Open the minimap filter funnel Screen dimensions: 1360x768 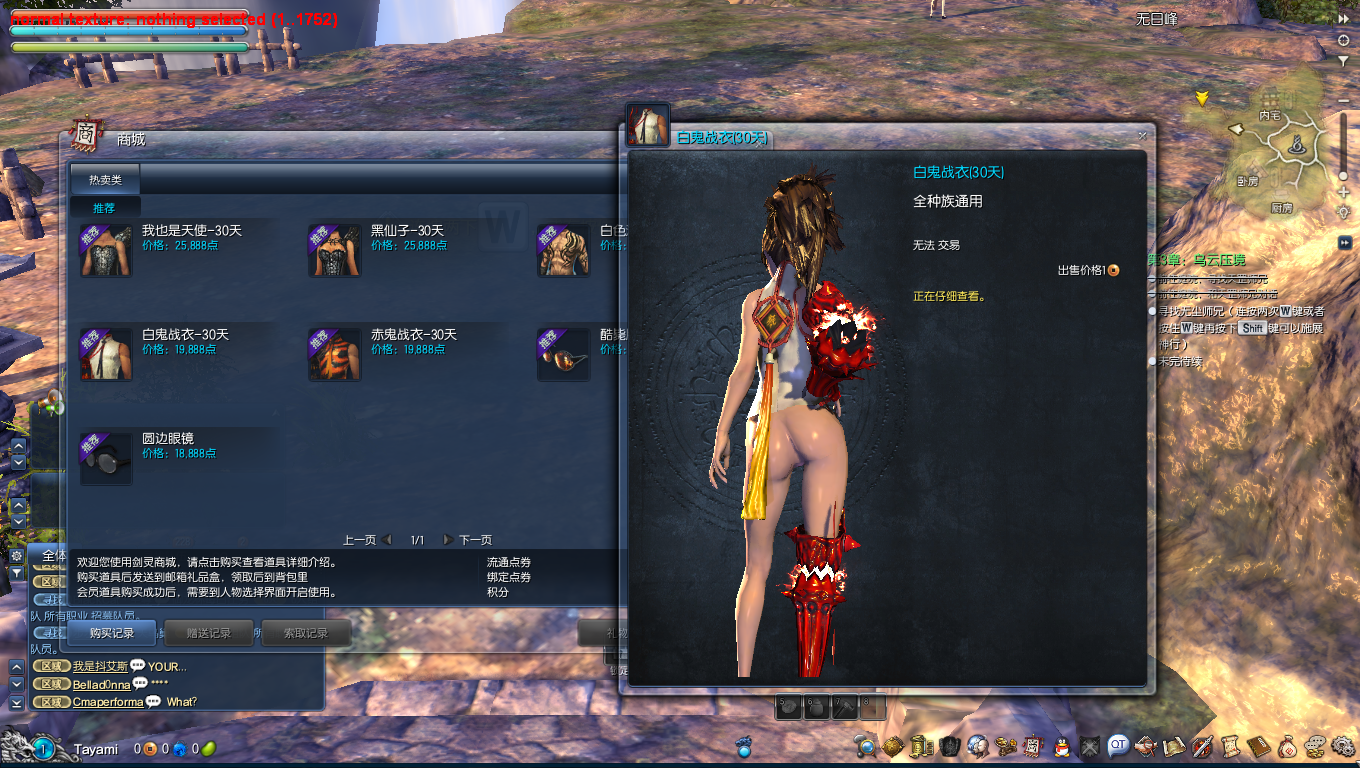pyautogui.click(x=1343, y=60)
